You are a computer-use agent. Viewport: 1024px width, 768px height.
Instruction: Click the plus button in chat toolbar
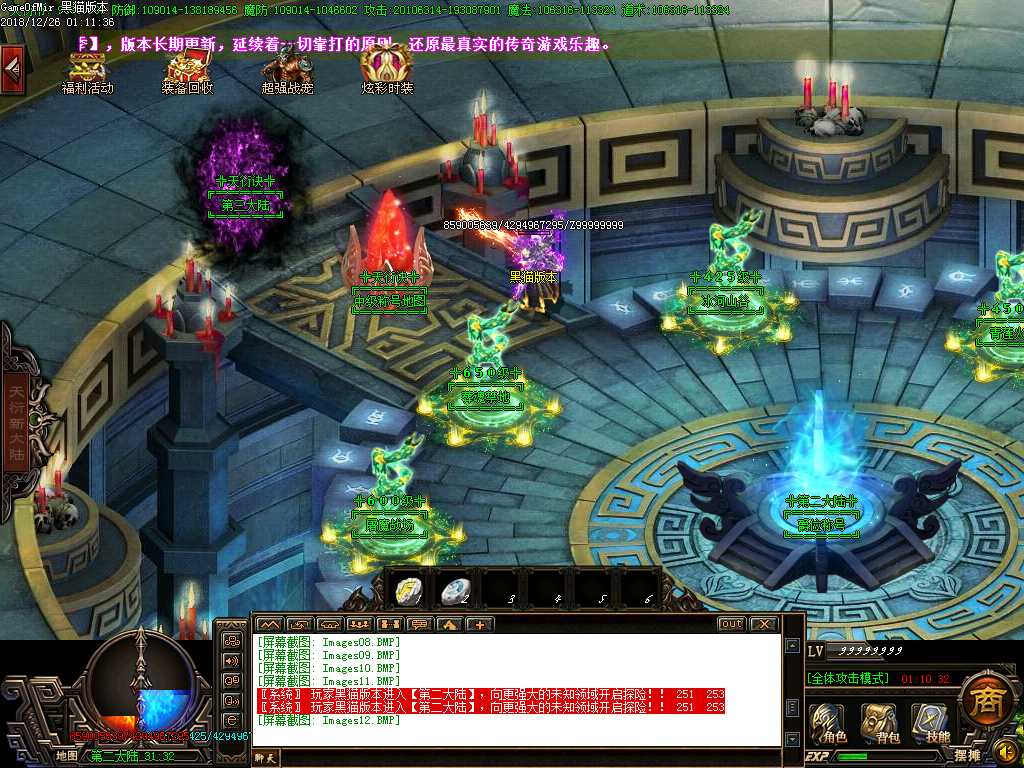click(x=479, y=624)
